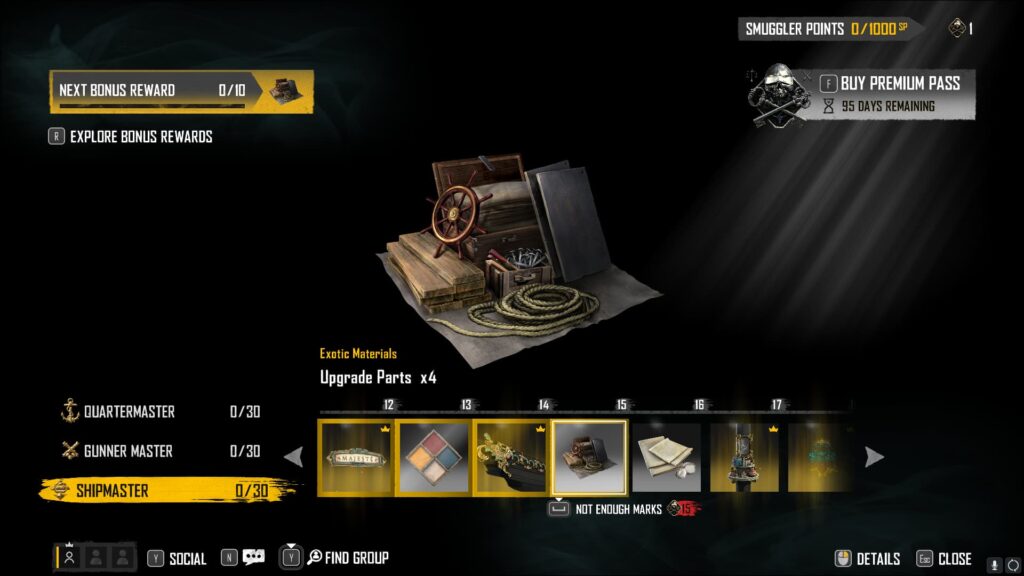Pick the four-color swatch reward
This screenshot has width=1024, height=576.
[x=434, y=457]
